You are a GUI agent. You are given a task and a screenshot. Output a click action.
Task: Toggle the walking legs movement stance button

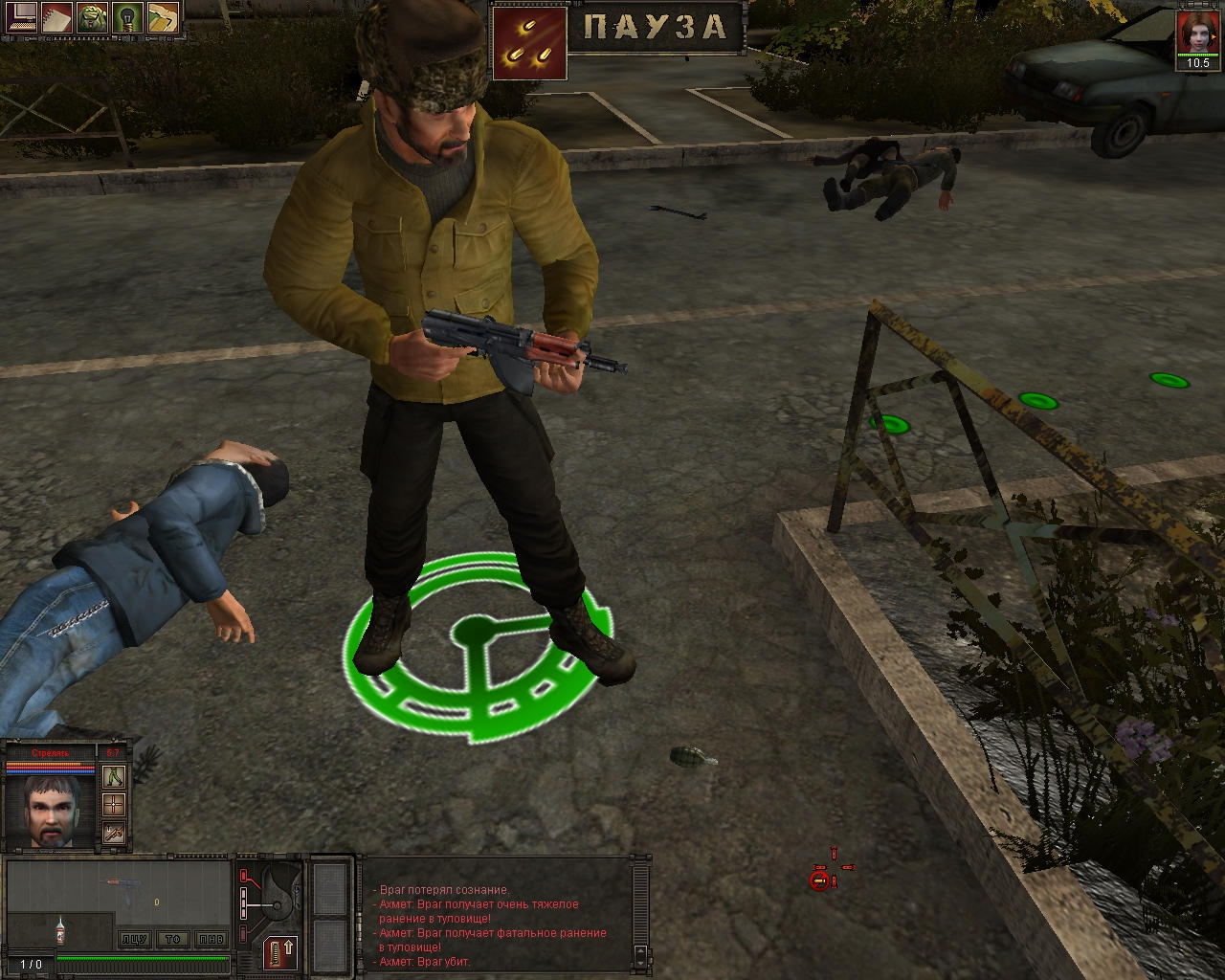(114, 776)
